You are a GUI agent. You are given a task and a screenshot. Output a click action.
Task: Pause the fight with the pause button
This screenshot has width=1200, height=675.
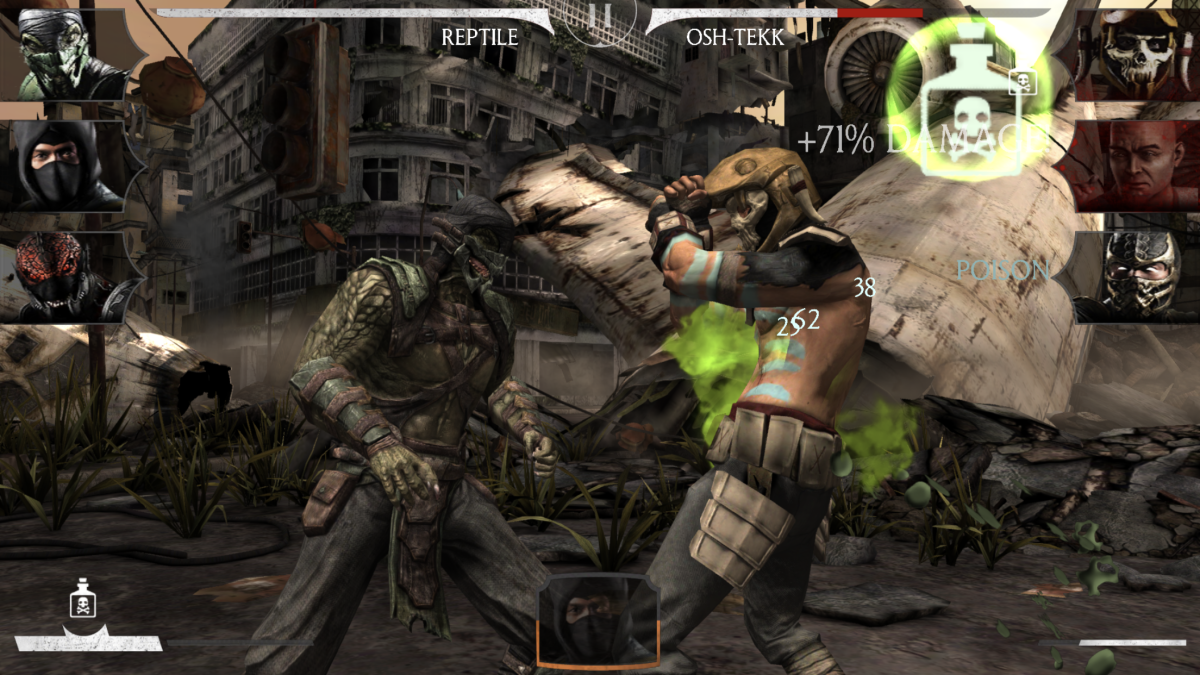(x=601, y=17)
